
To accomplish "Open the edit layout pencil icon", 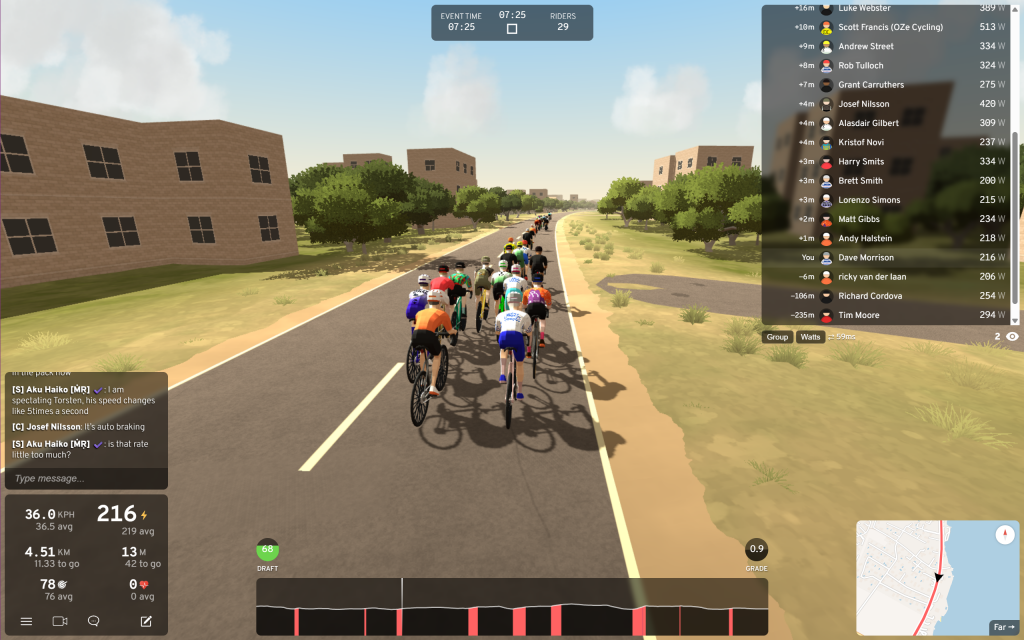I will [x=146, y=621].
